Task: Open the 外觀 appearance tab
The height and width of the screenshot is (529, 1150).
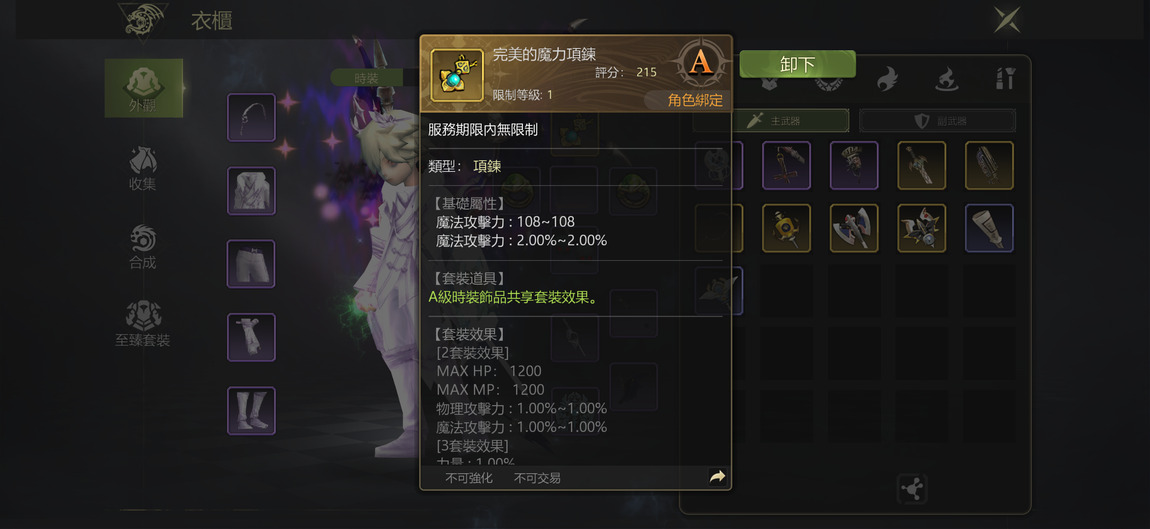Action: click(x=143, y=87)
